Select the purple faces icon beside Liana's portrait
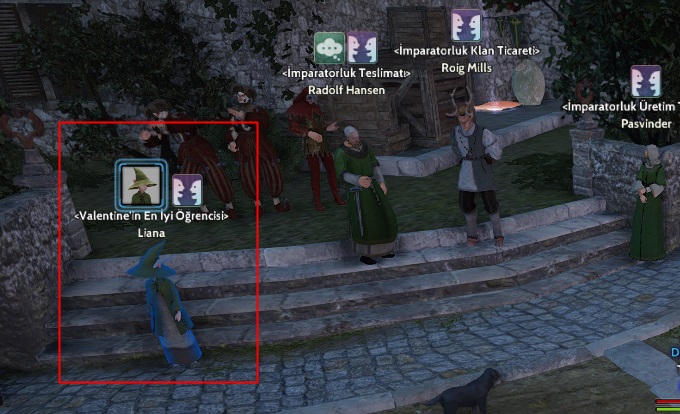This screenshot has height=414, width=680. point(187,190)
